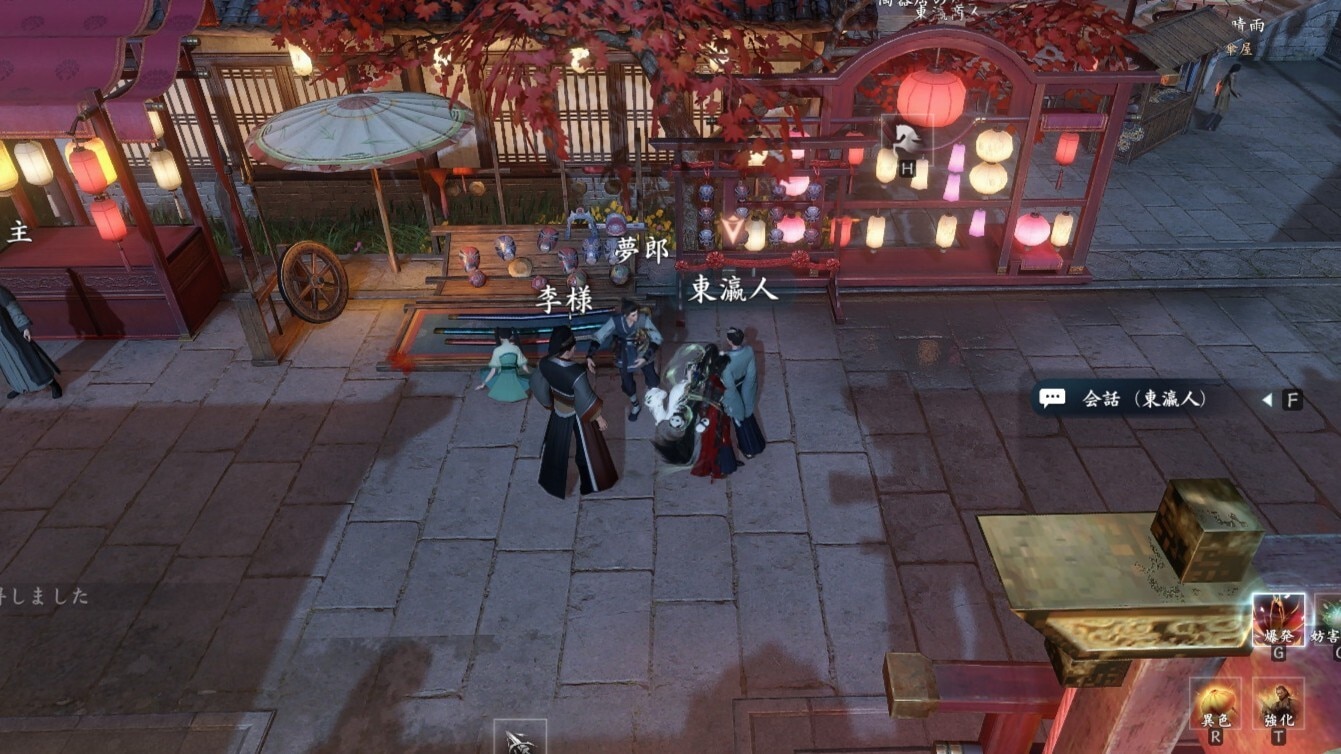Activate the 爆発 burst skill icon
The width and height of the screenshot is (1341, 754).
[1278, 619]
